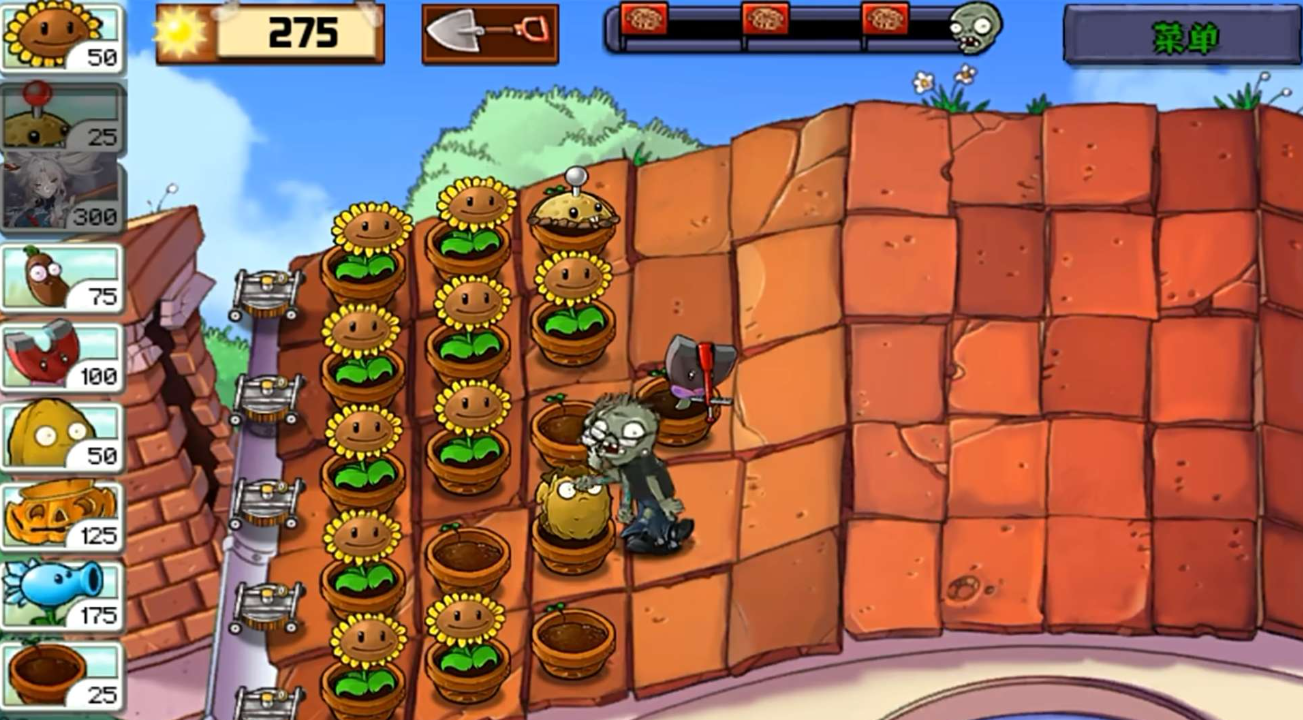Image resolution: width=1303 pixels, height=720 pixels.
Task: Pick the Pumpkin seed packet
Action: coord(62,516)
